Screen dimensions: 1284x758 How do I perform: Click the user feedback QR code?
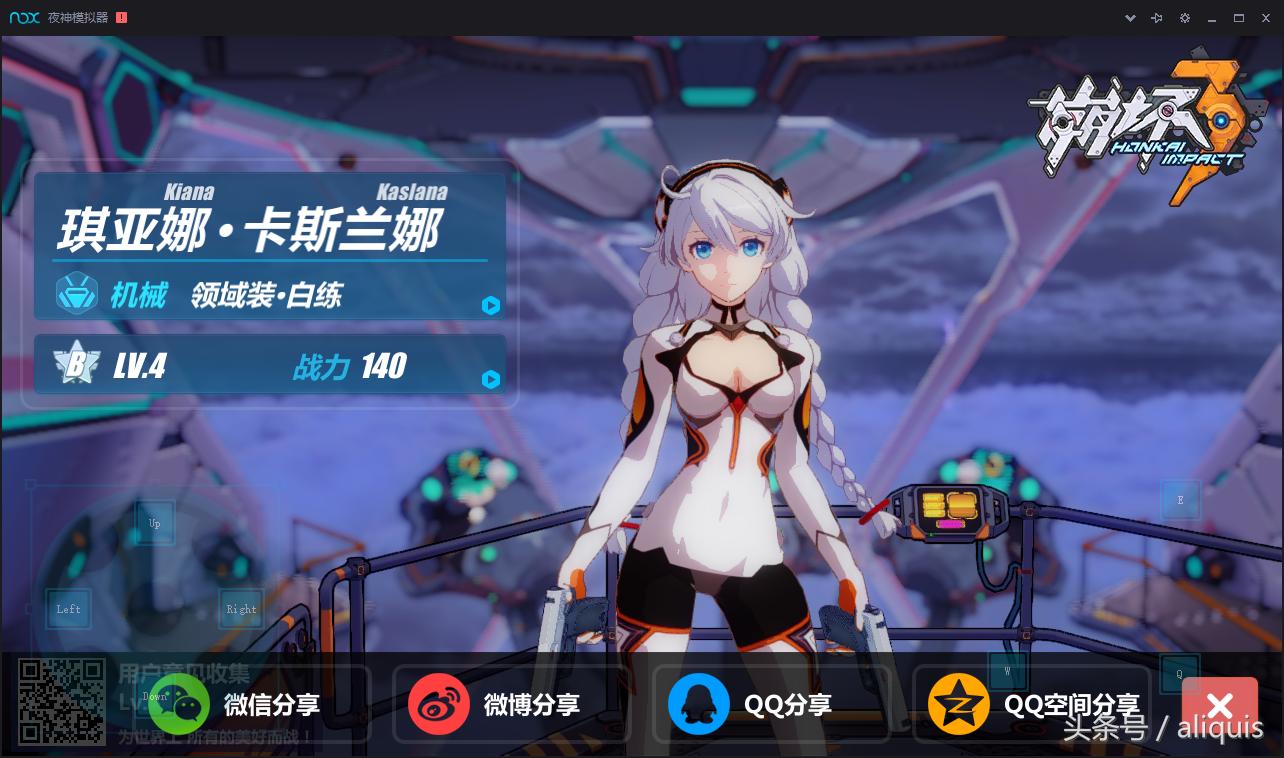coord(61,701)
